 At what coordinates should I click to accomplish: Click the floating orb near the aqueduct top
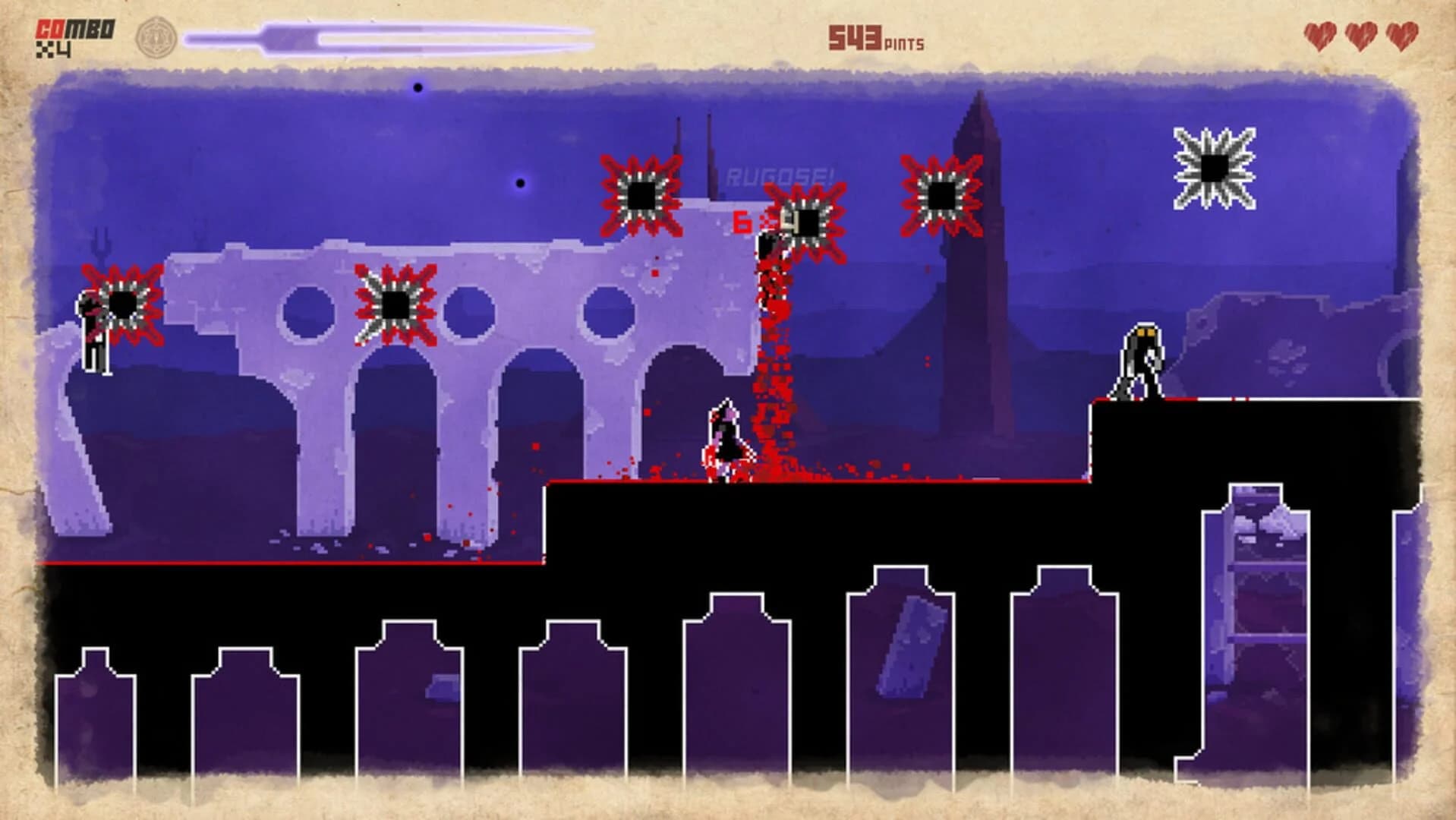pyautogui.click(x=520, y=182)
